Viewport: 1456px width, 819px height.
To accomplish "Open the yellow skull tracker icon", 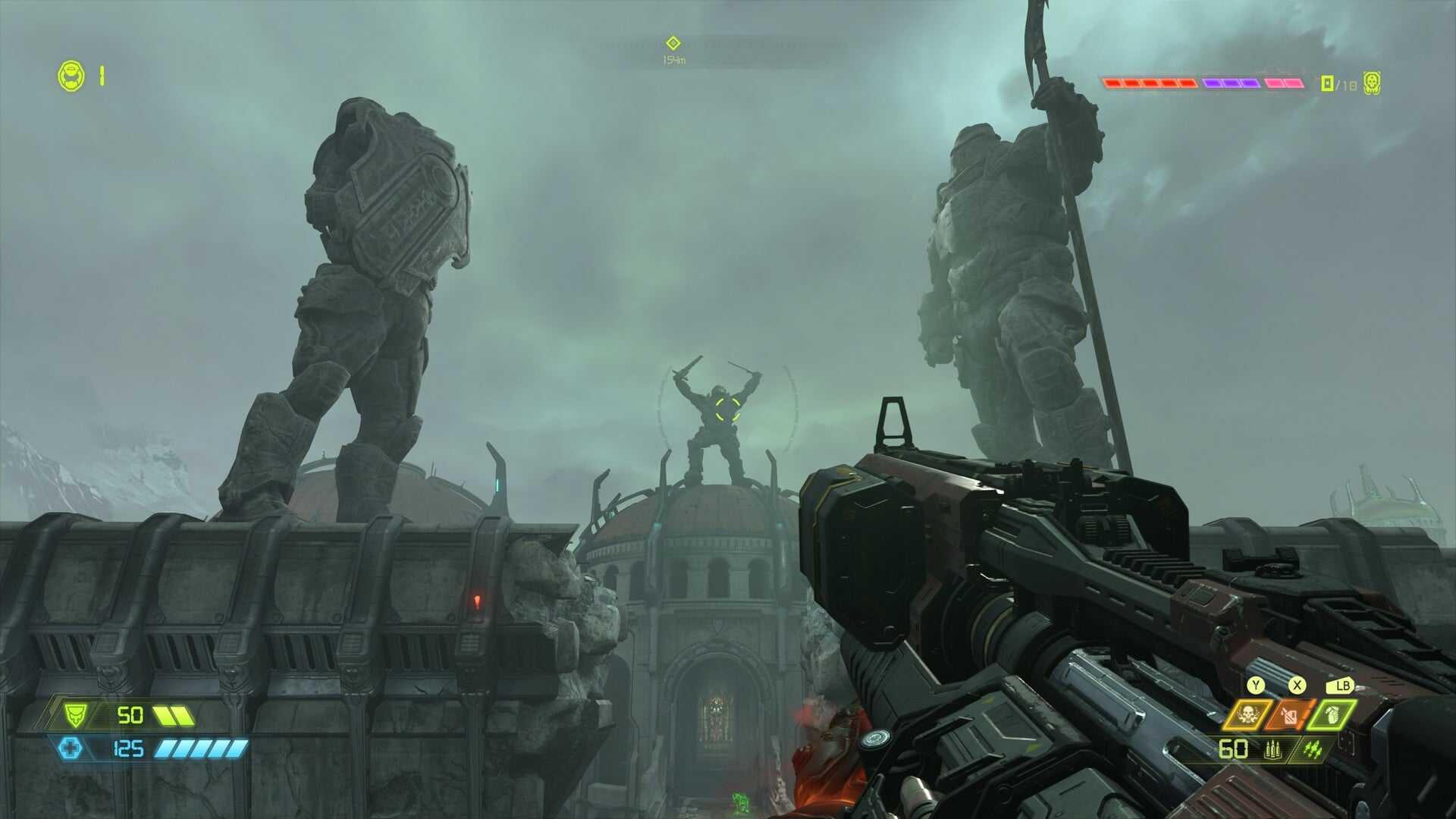I will tap(1371, 83).
